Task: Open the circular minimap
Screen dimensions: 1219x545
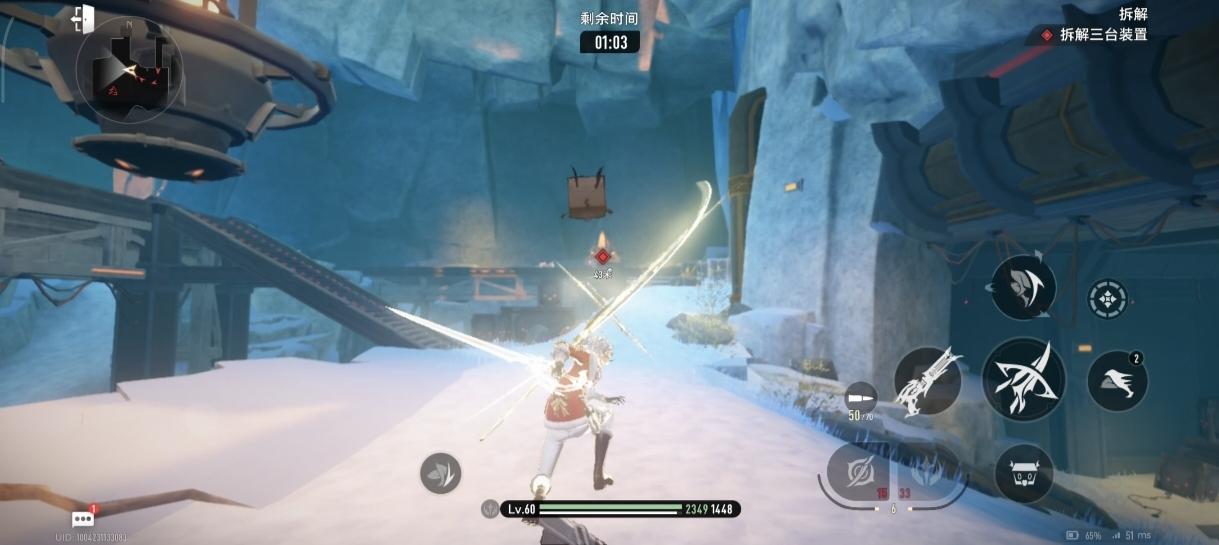Action: pyautogui.click(x=129, y=70)
